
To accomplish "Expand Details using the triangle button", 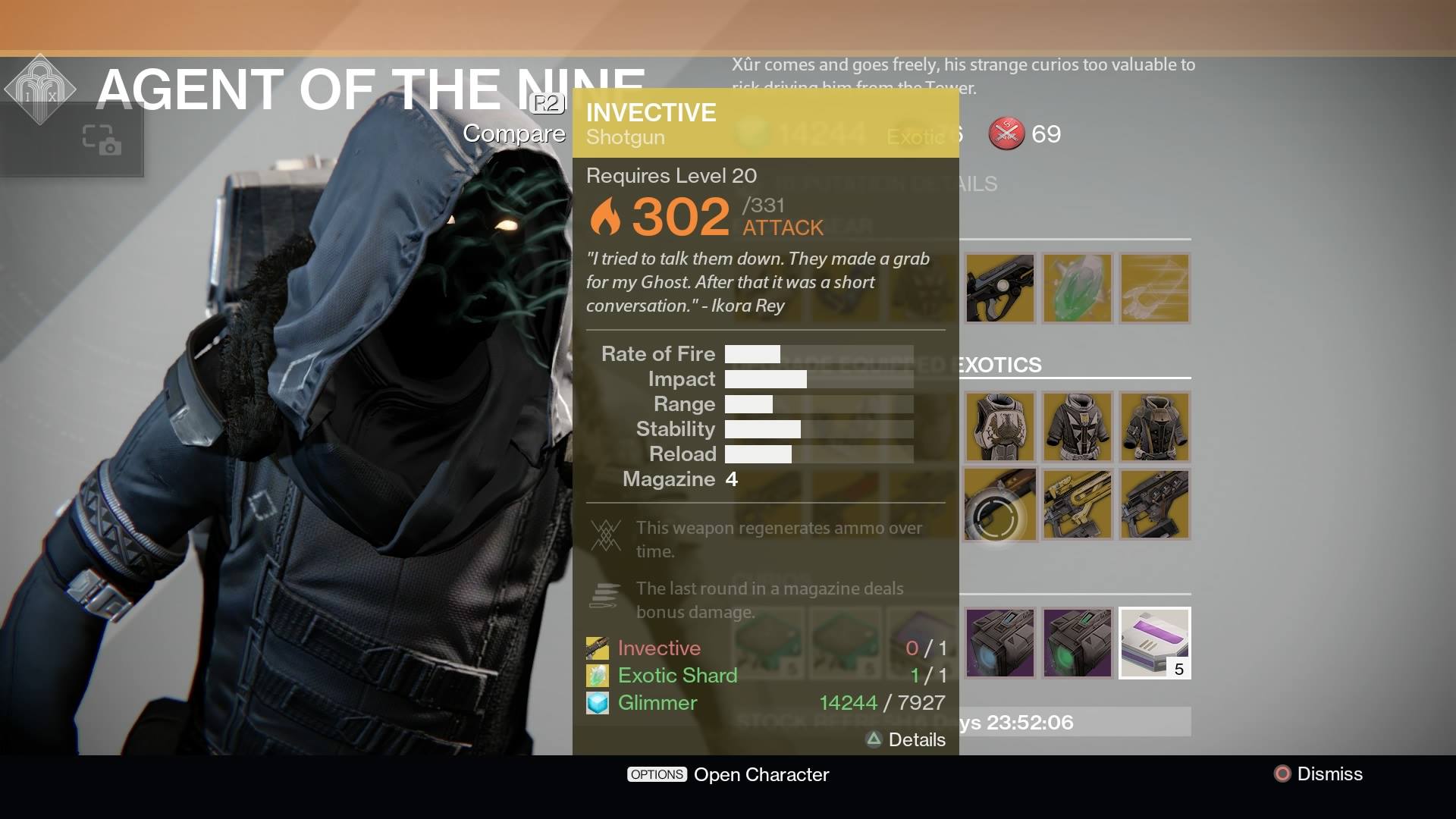I will [x=874, y=739].
